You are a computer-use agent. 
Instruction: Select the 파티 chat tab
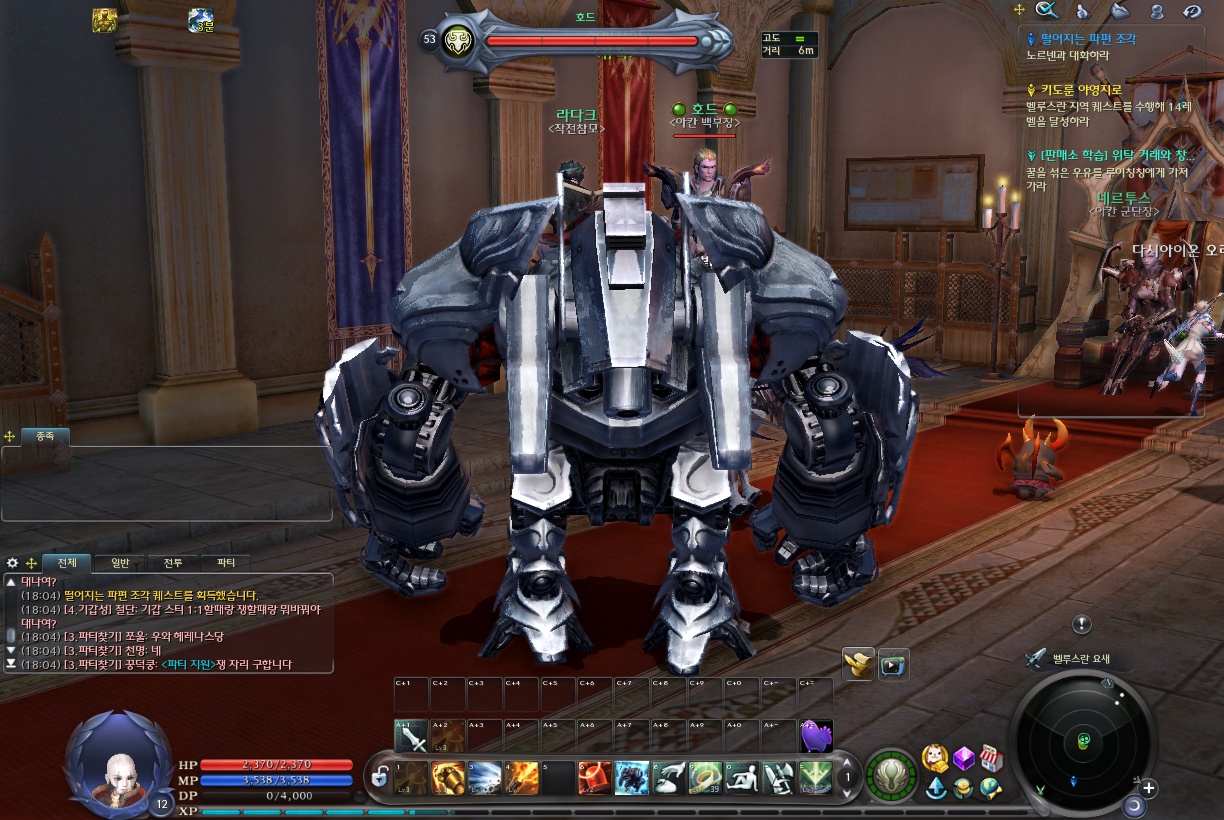[x=225, y=563]
